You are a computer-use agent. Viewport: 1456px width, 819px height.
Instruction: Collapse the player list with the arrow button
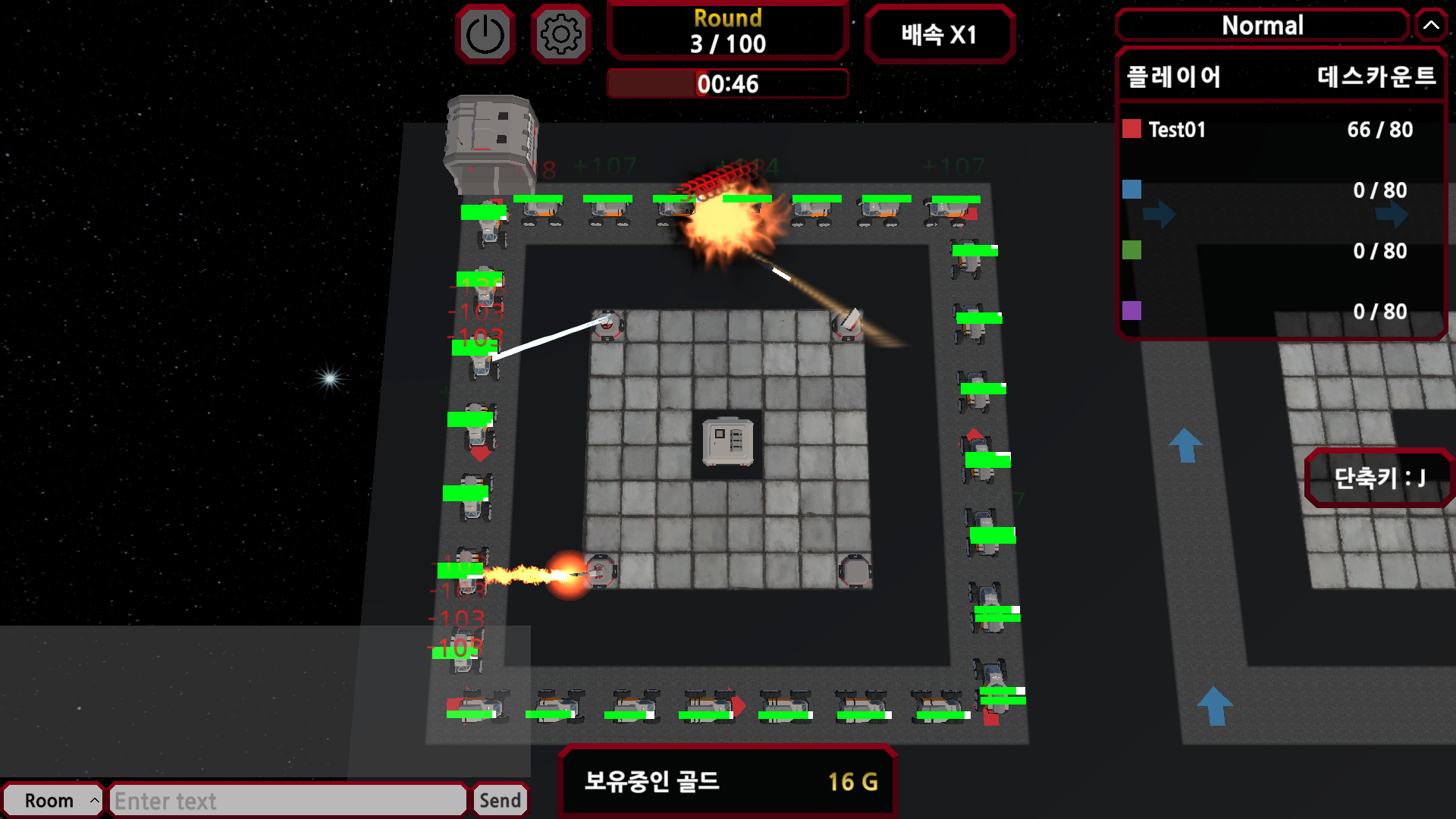tap(1431, 25)
